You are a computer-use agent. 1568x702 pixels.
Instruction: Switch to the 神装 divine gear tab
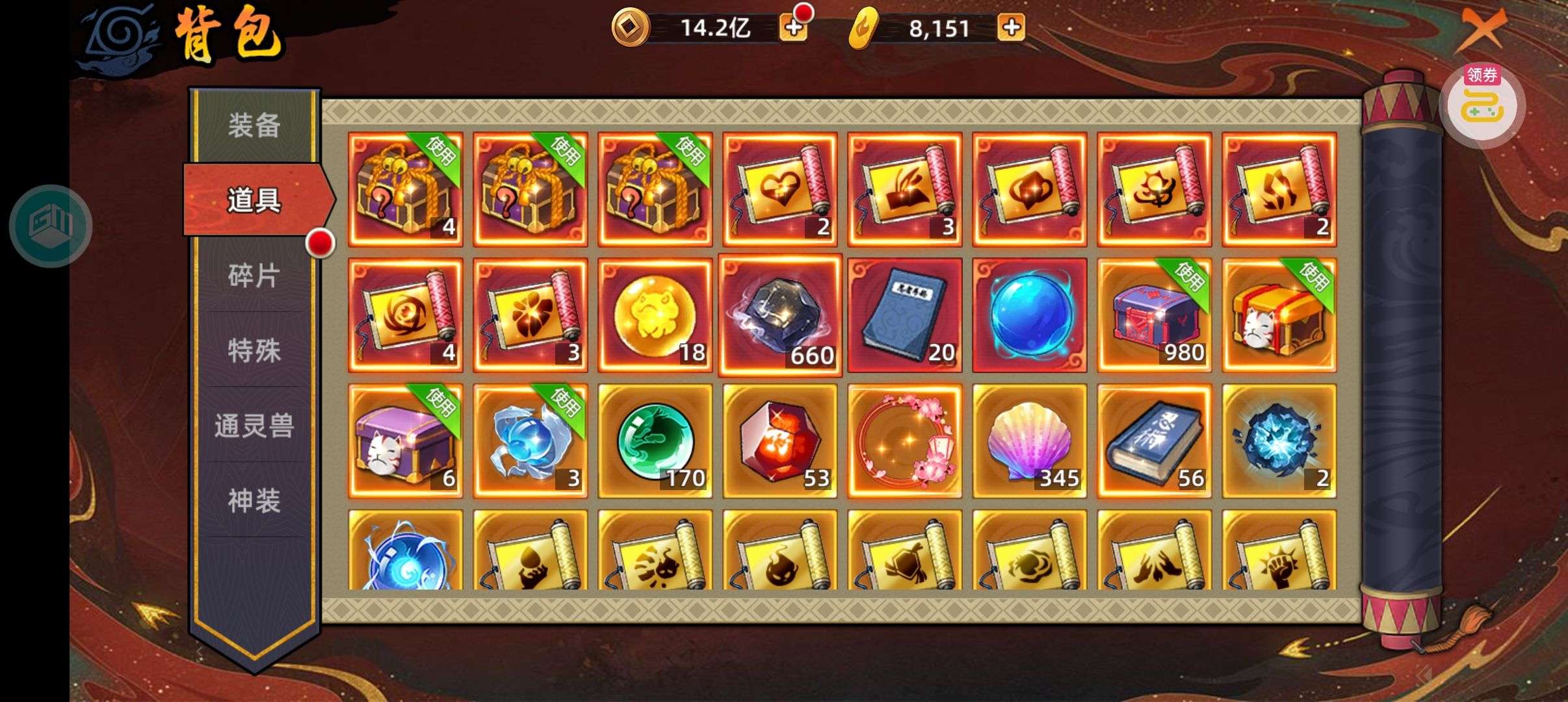tap(254, 501)
